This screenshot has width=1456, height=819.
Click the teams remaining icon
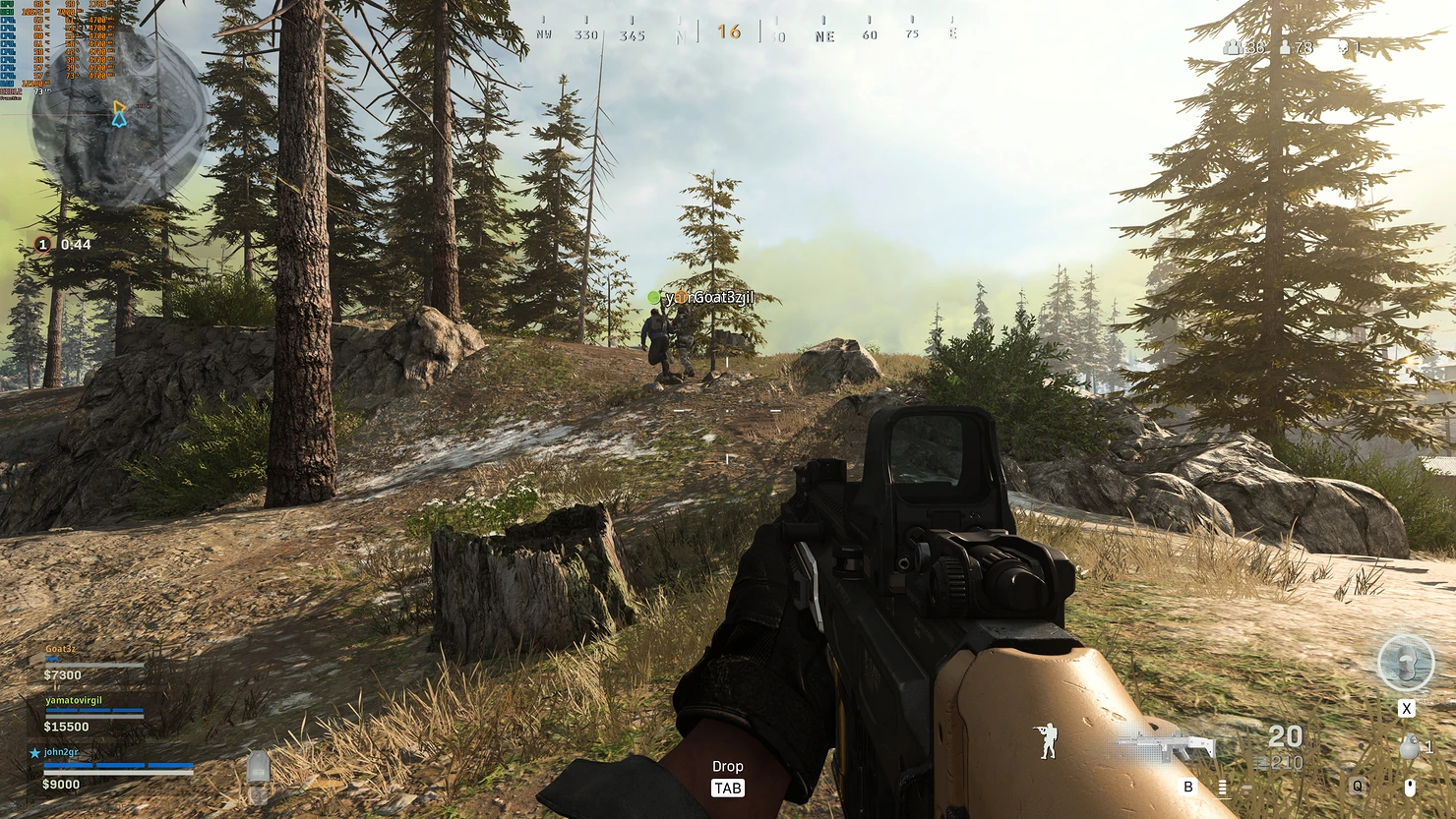click(1232, 47)
